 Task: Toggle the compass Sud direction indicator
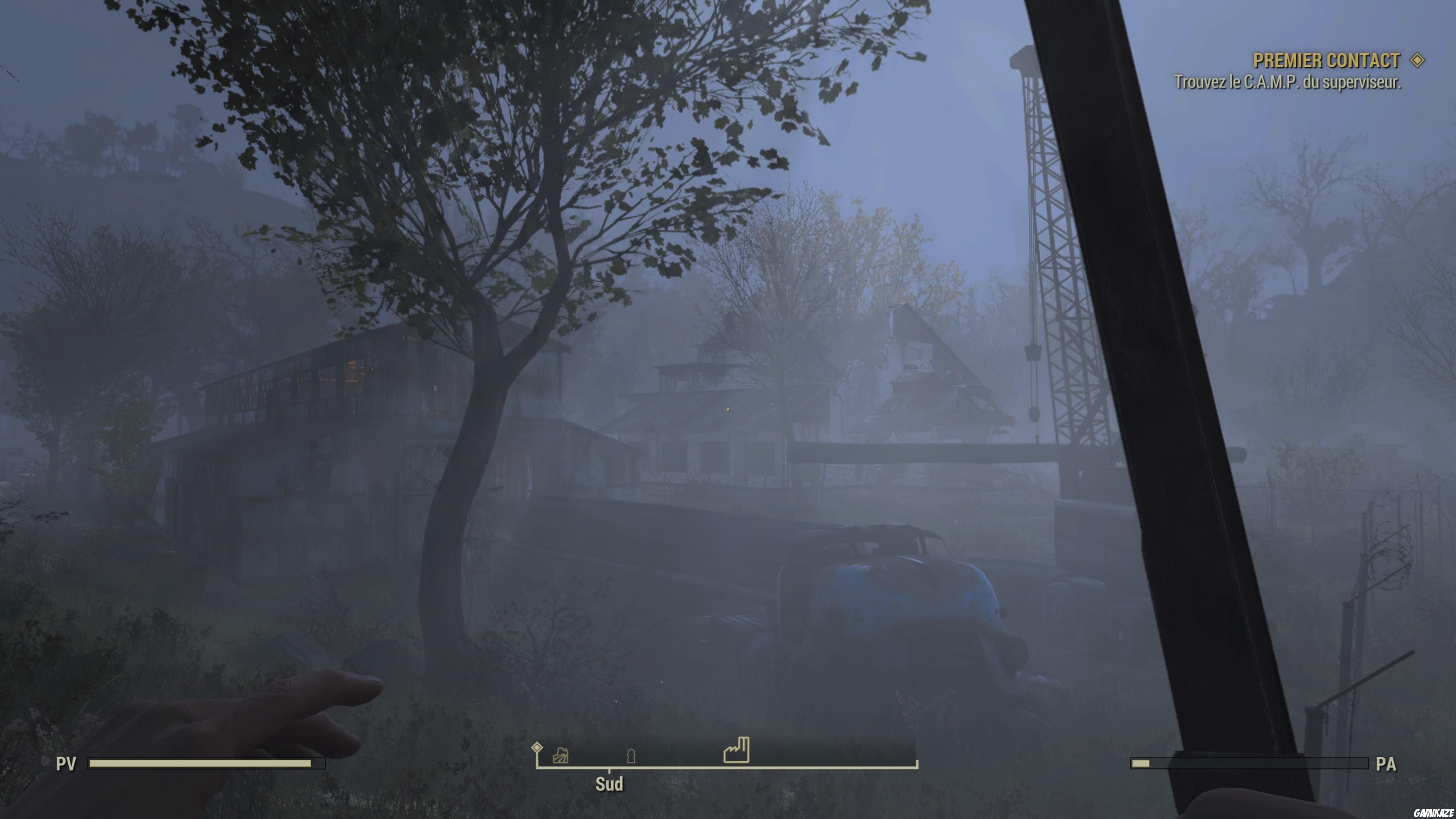point(609,784)
